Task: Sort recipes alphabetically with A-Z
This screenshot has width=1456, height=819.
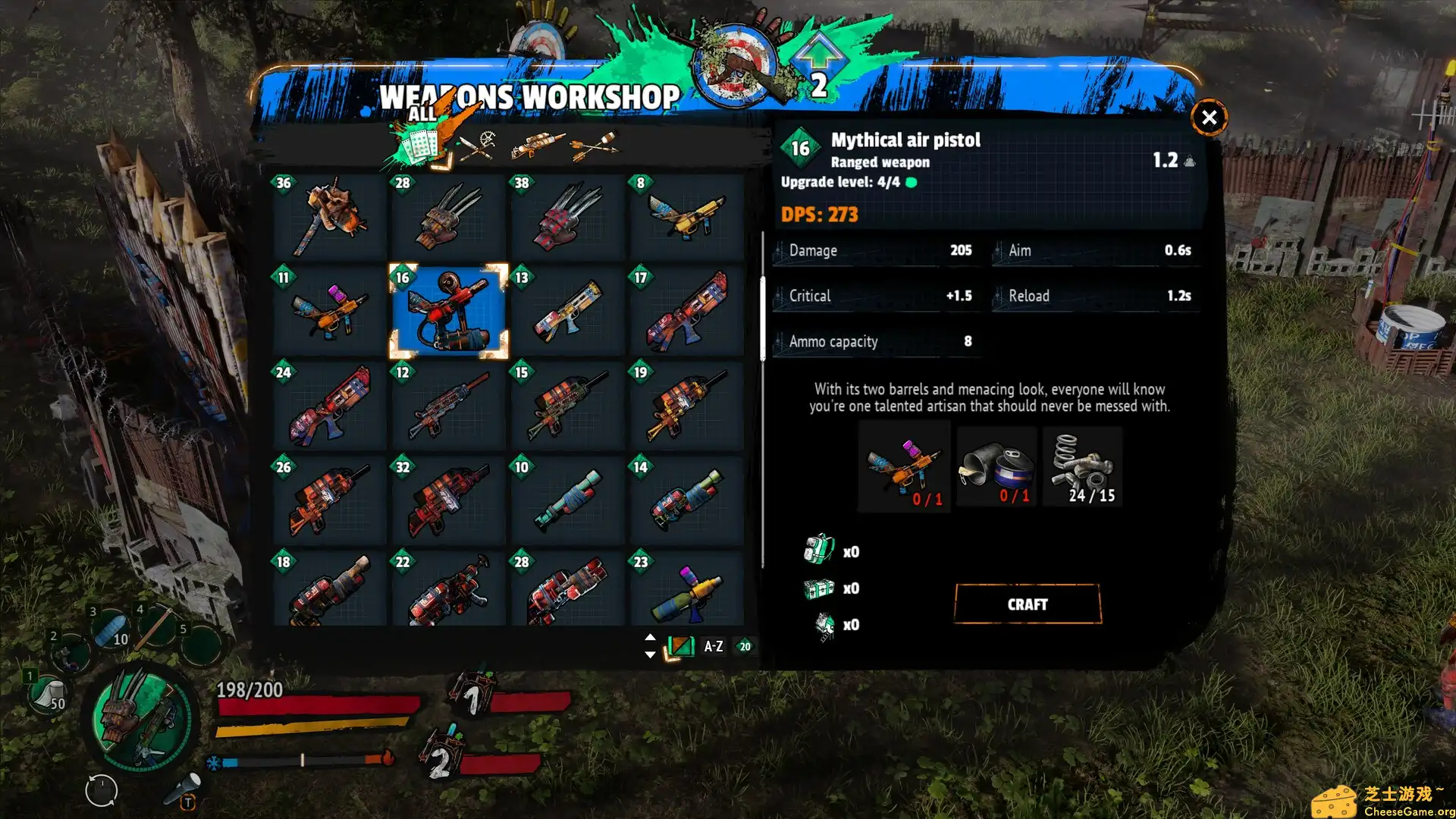Action: [x=713, y=647]
